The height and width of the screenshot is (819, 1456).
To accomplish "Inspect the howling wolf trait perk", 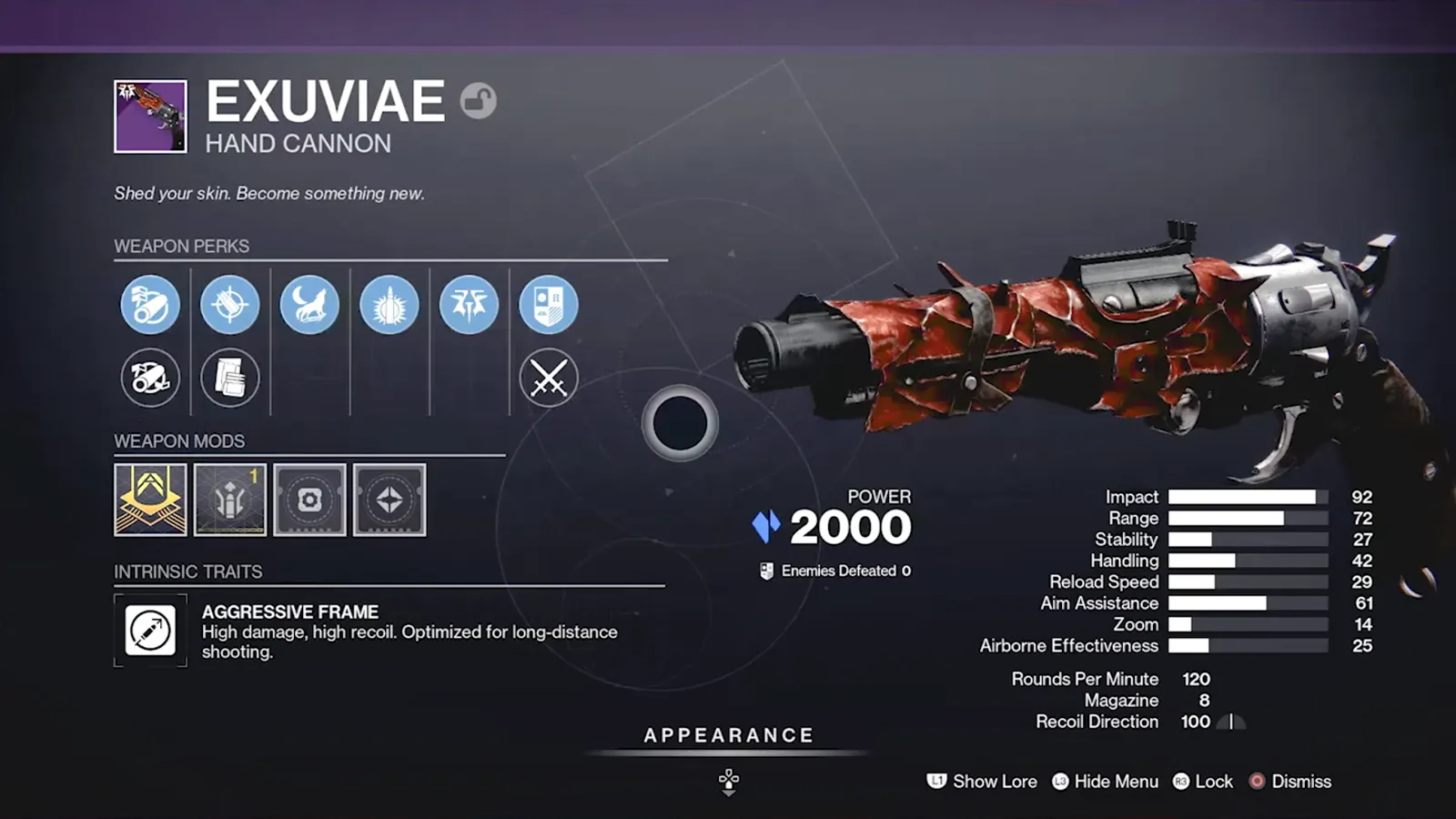I will point(309,305).
